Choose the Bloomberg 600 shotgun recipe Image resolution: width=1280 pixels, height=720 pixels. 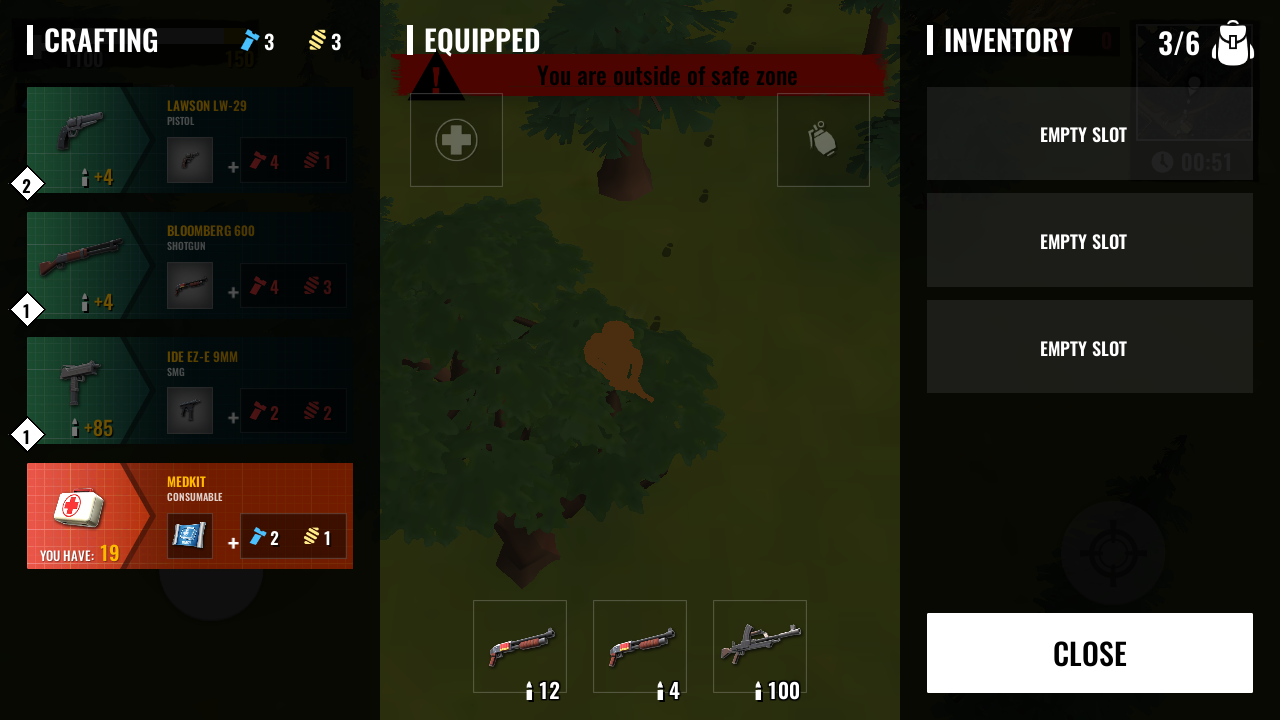189,265
